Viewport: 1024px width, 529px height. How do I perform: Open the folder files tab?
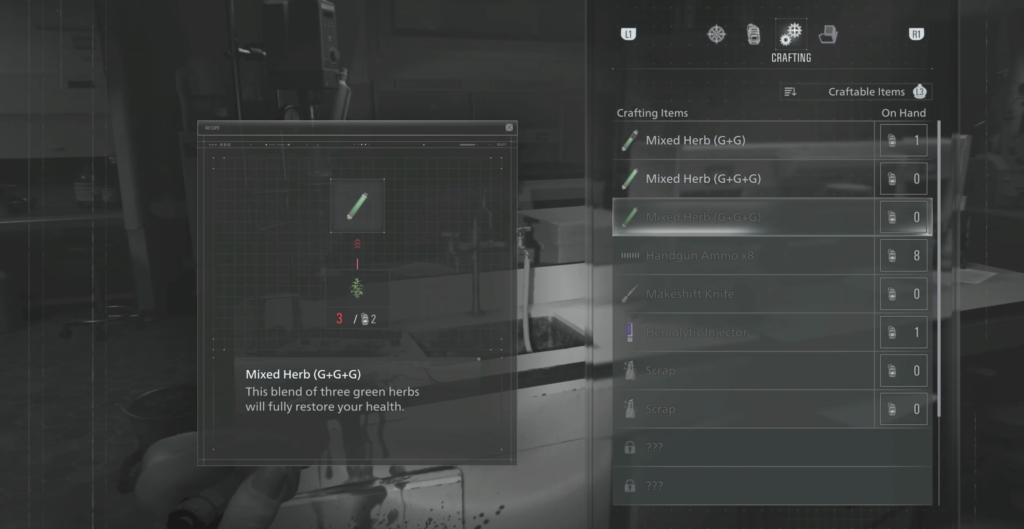[x=828, y=34]
